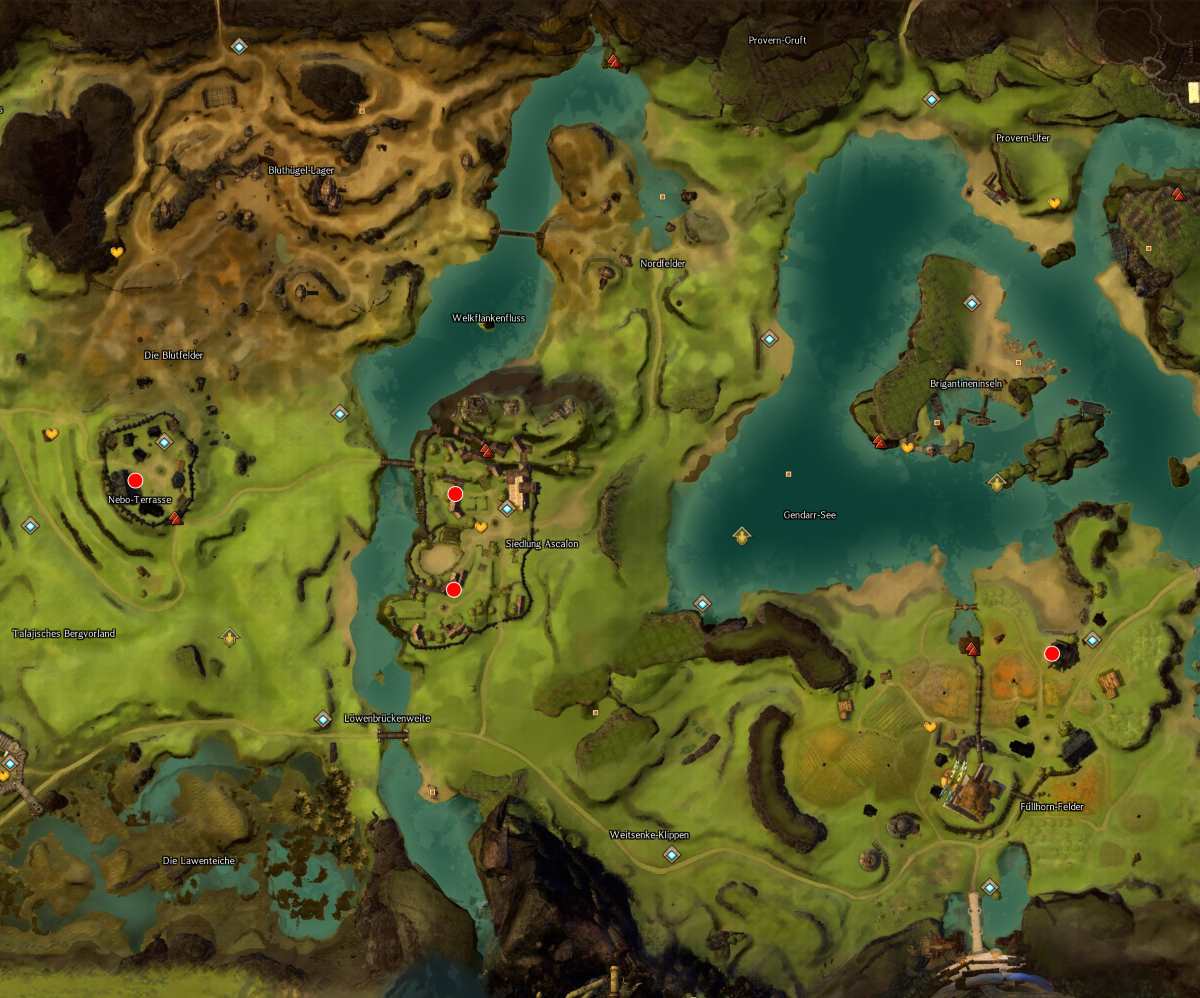Click the vista marker nearest Provern-Gruft

click(613, 61)
